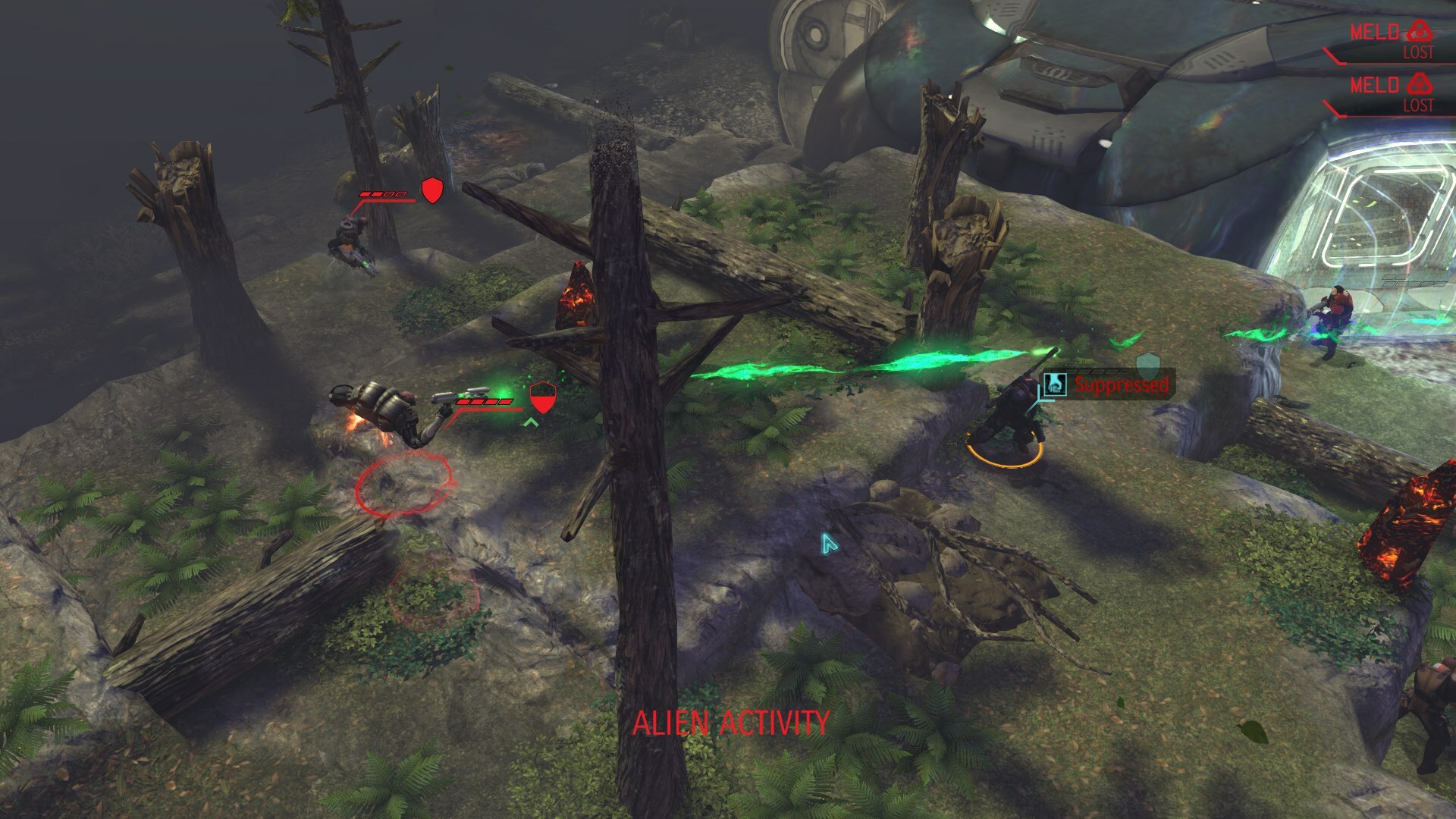The height and width of the screenshot is (819, 1456).
Task: Click the top MELD label text
Action: pyautogui.click(x=1376, y=32)
